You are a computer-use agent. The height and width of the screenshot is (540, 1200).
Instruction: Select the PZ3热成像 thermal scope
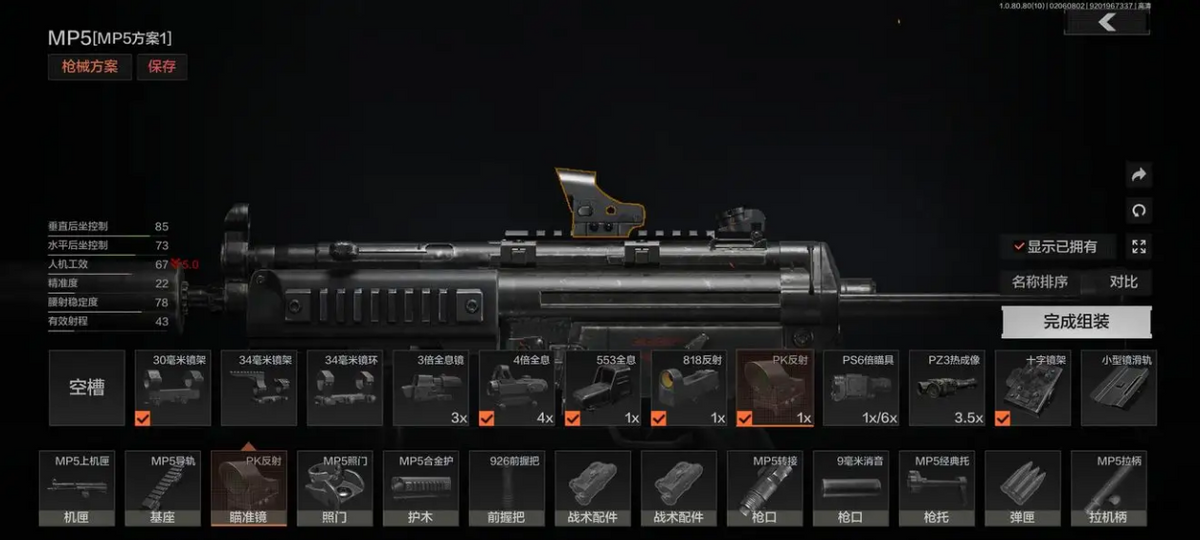(x=947, y=388)
